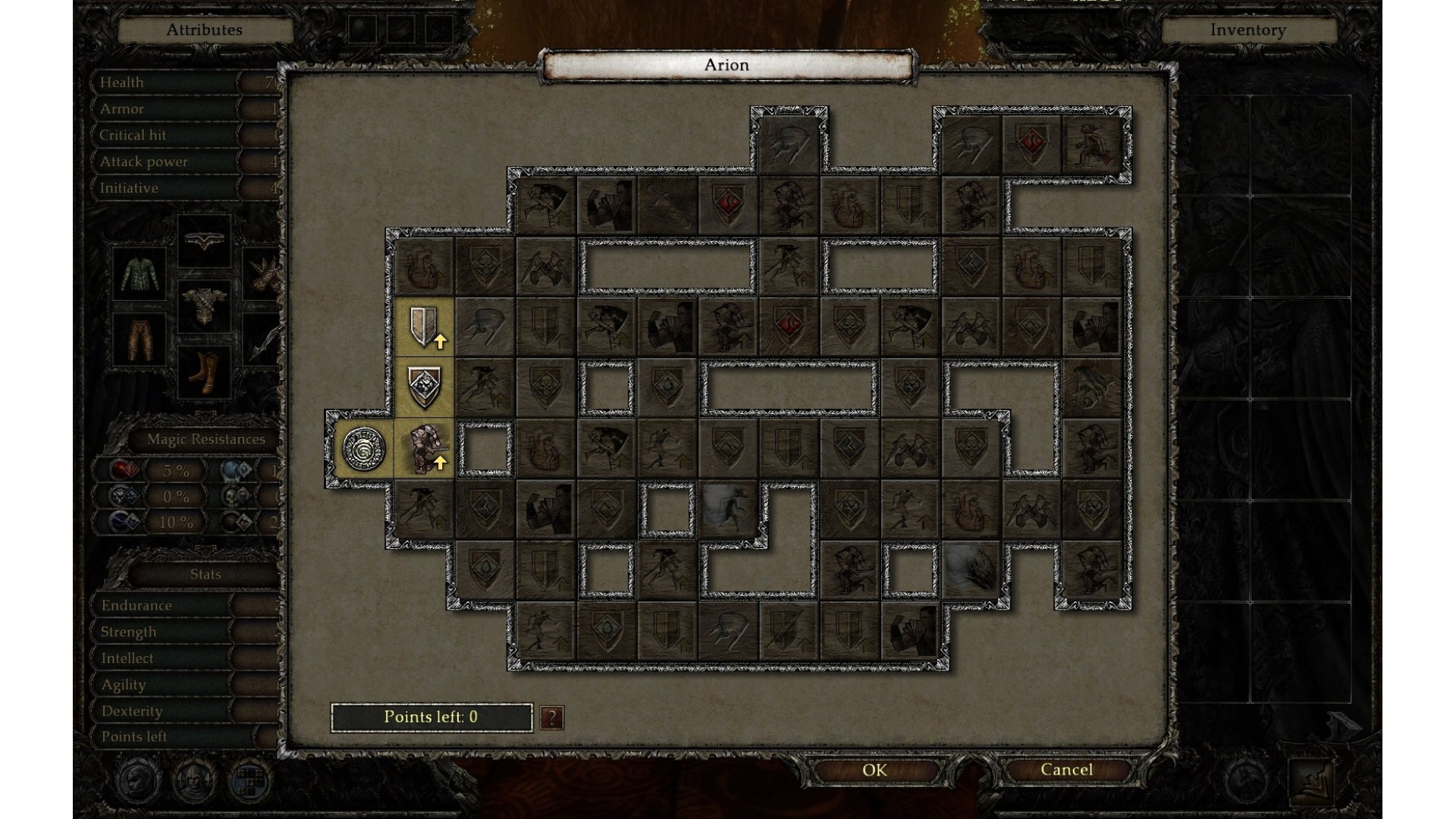
Task: Cancel the skill grid changes
Action: point(1066,770)
